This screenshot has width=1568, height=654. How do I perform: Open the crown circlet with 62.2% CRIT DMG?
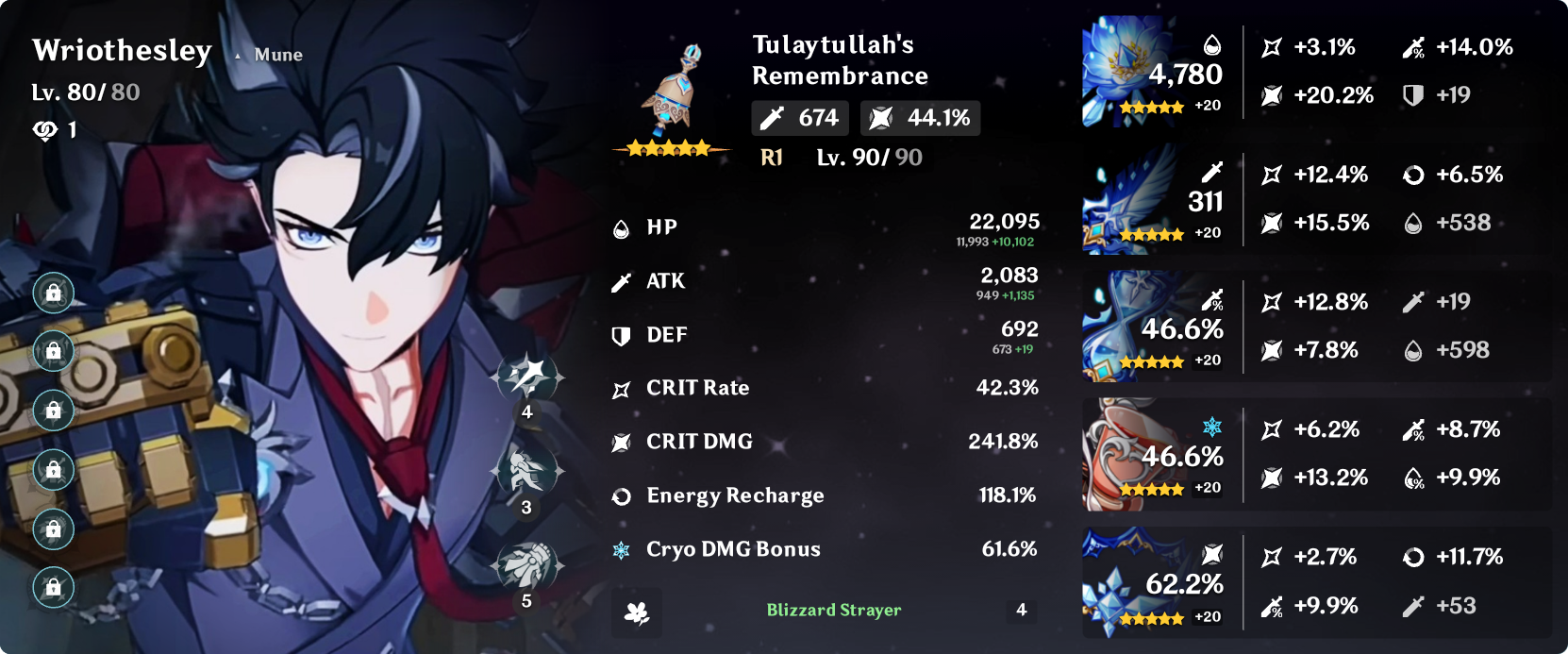click(x=1125, y=583)
